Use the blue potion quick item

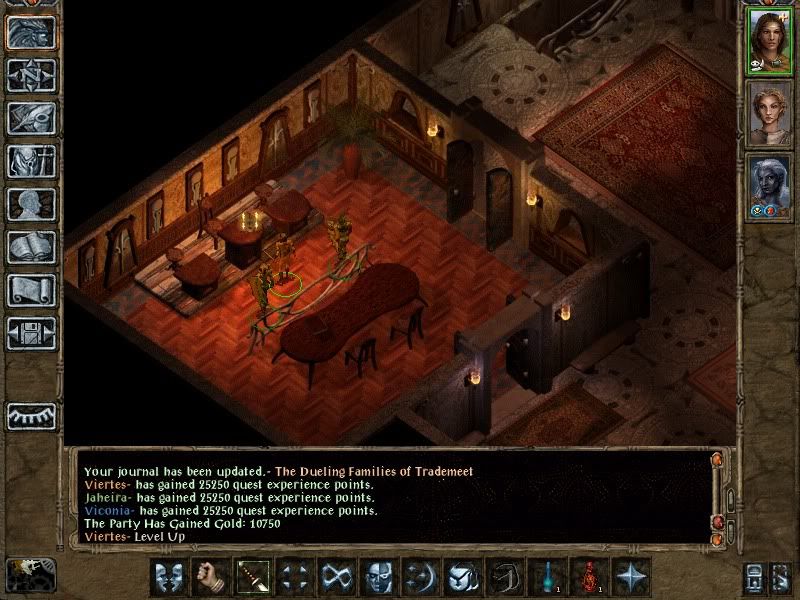(x=547, y=577)
